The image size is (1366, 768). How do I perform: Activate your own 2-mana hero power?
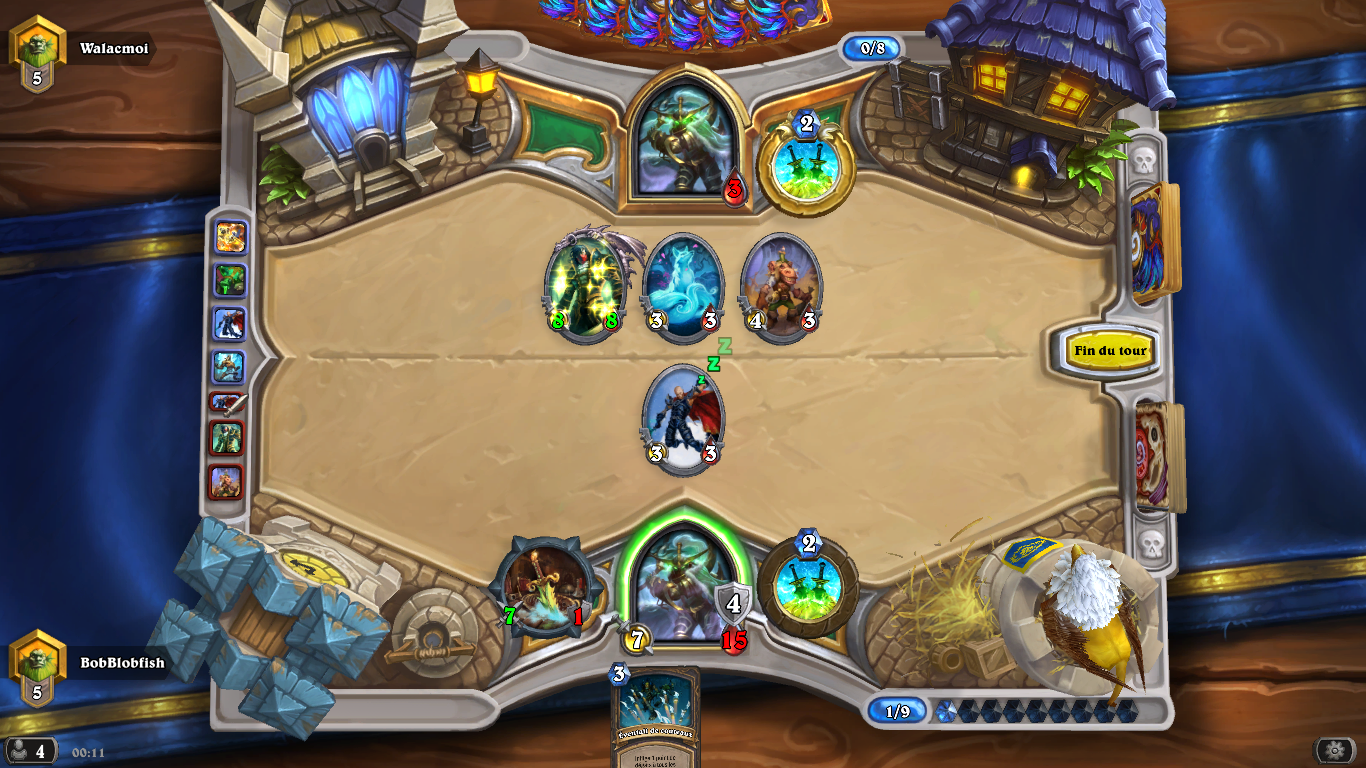coord(807,586)
